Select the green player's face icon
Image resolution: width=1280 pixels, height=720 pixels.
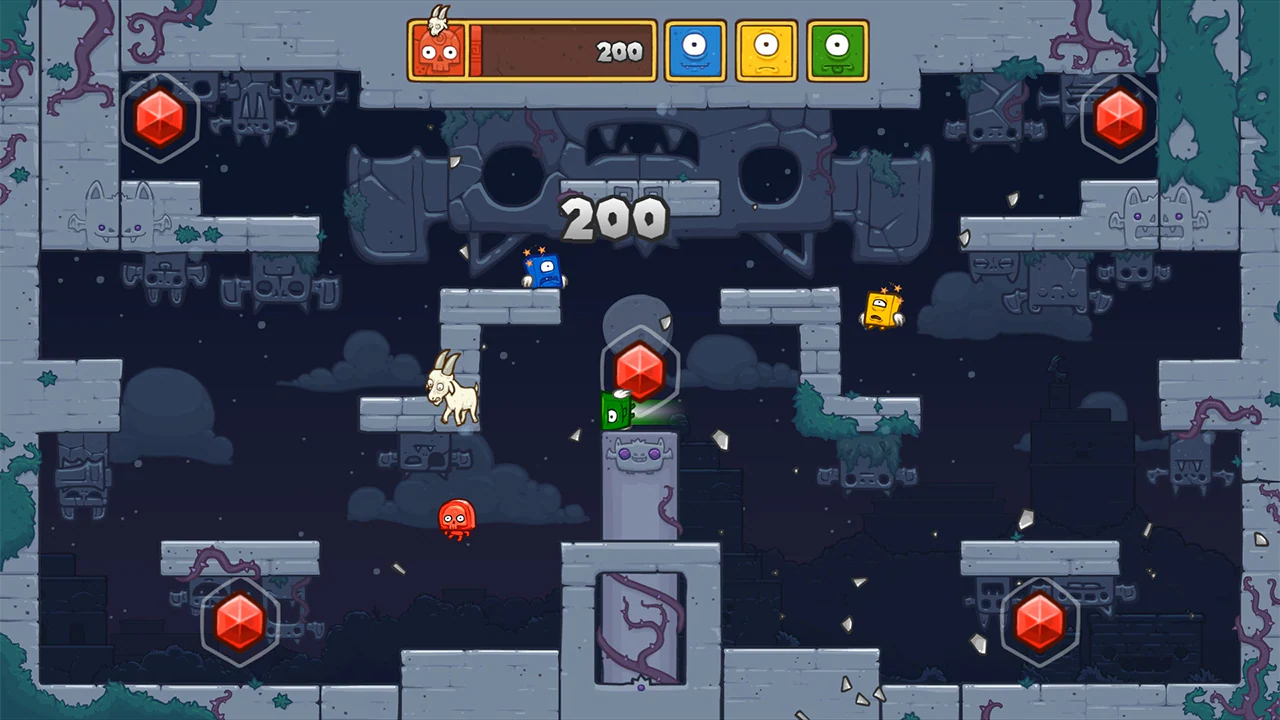pos(838,48)
